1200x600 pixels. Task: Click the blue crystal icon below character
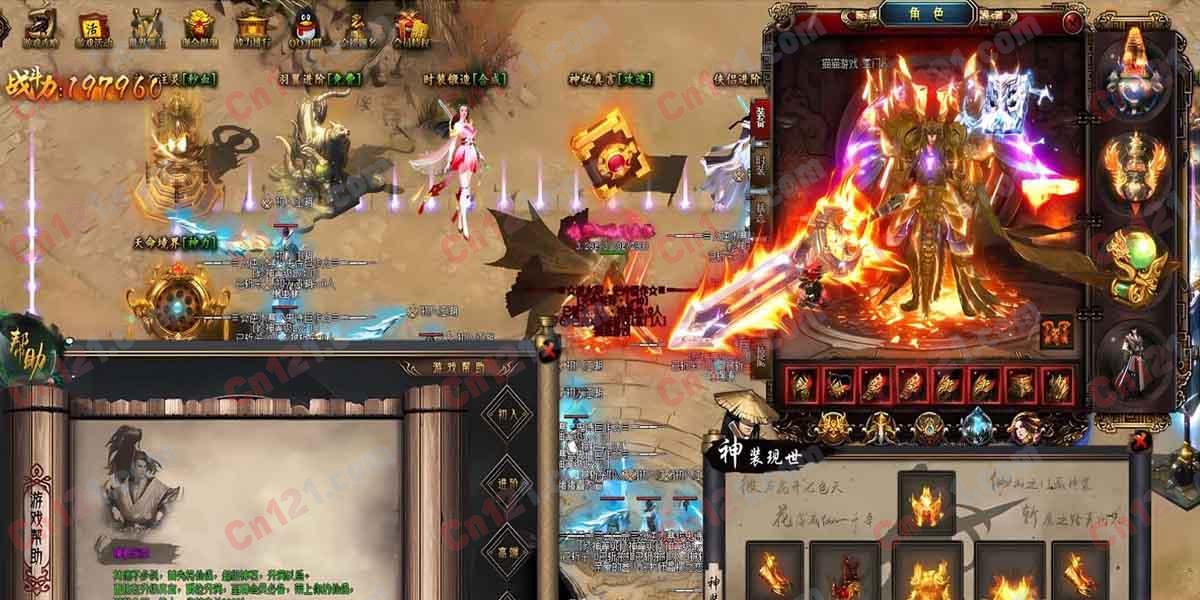976,427
